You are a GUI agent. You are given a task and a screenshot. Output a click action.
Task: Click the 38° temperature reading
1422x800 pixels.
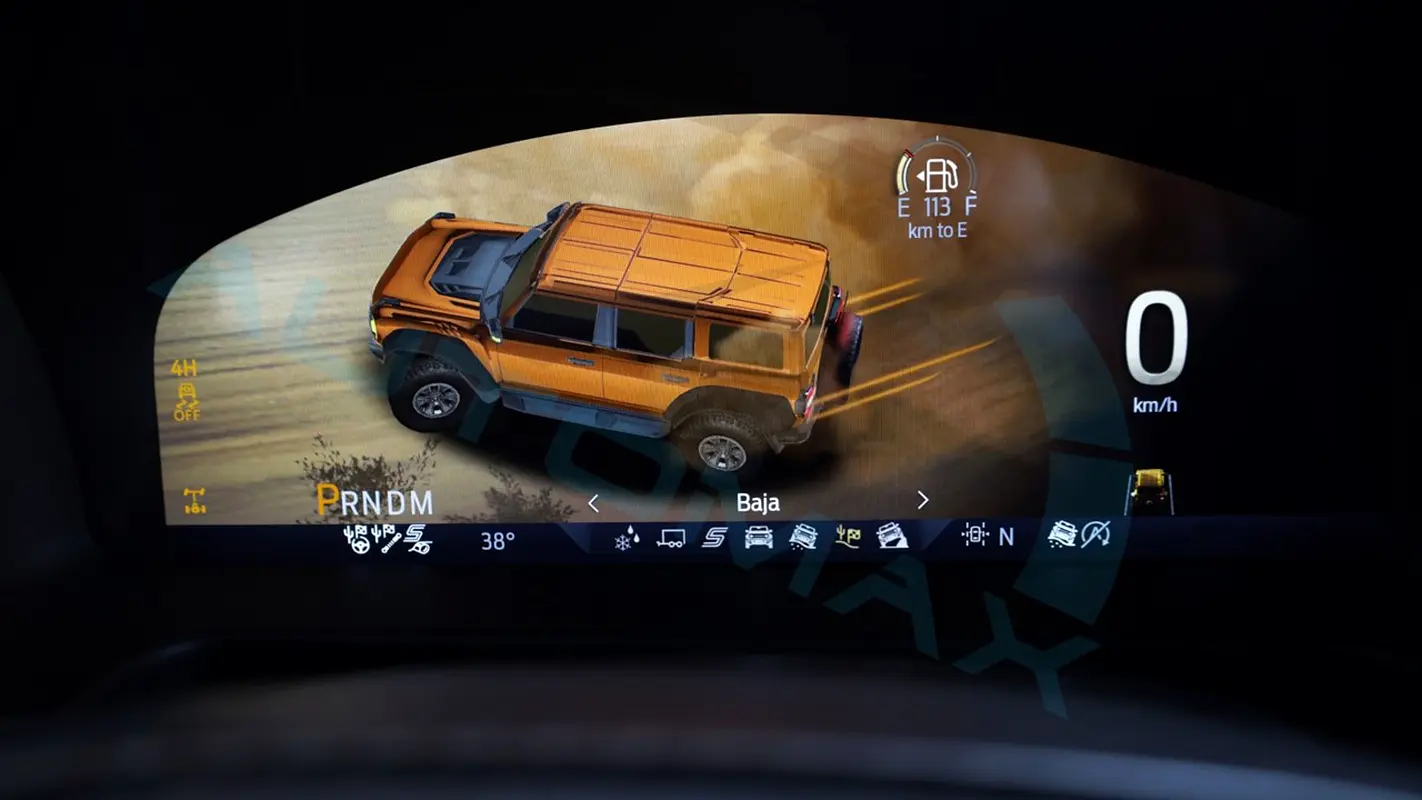point(497,541)
